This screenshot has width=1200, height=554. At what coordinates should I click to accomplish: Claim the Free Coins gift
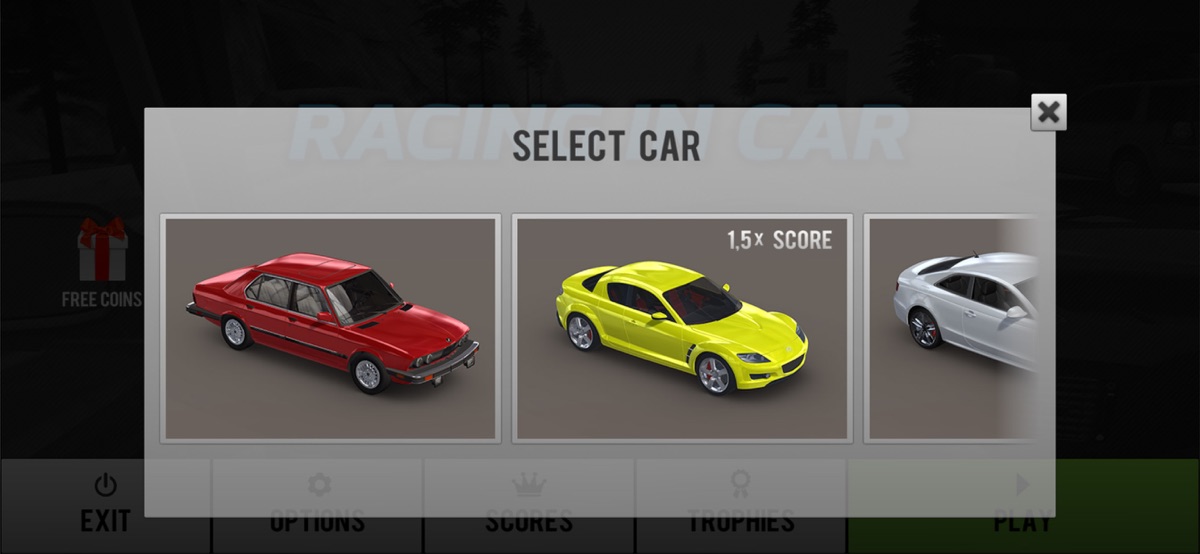pos(102,262)
